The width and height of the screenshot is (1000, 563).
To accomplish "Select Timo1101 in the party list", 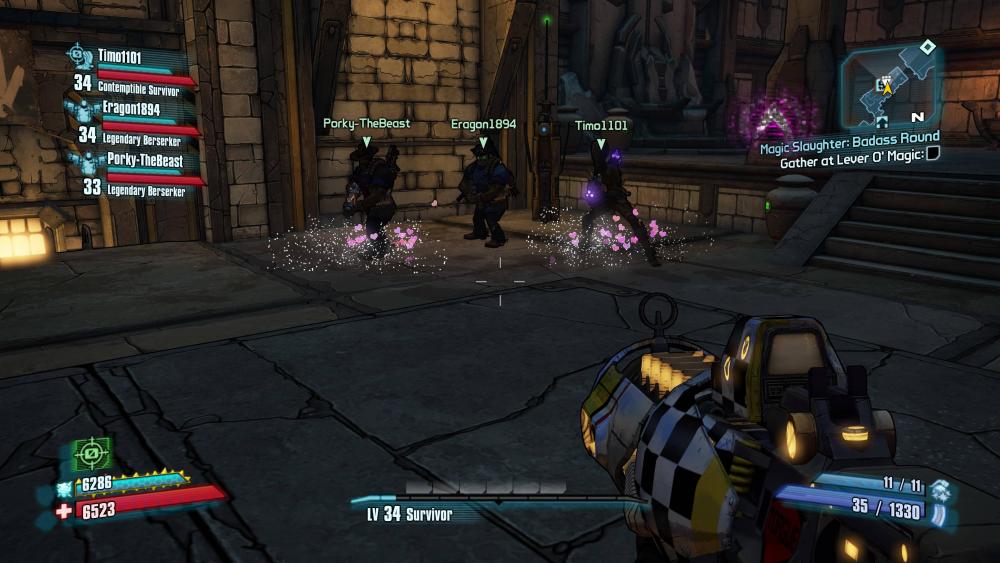I will pos(119,57).
